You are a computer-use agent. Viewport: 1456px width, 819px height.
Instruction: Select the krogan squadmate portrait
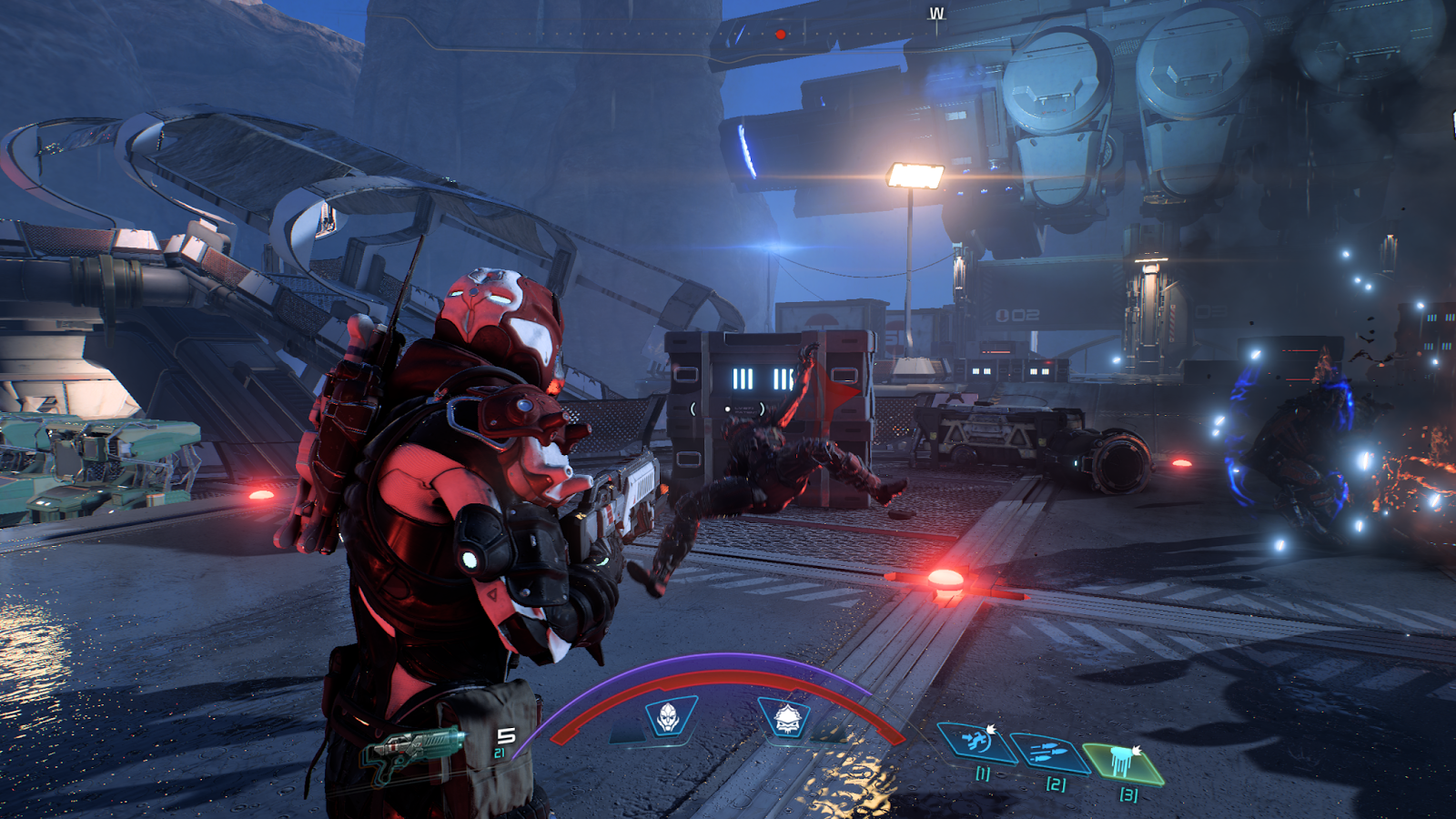click(786, 719)
